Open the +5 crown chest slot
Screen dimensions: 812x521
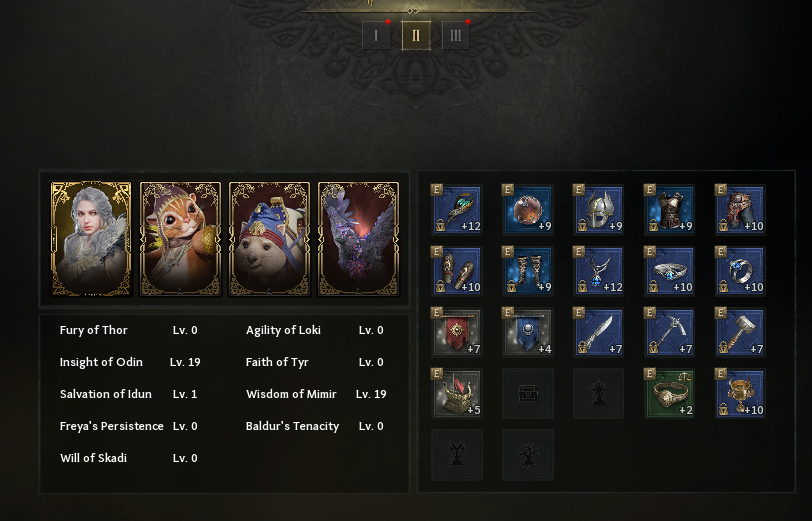457,394
